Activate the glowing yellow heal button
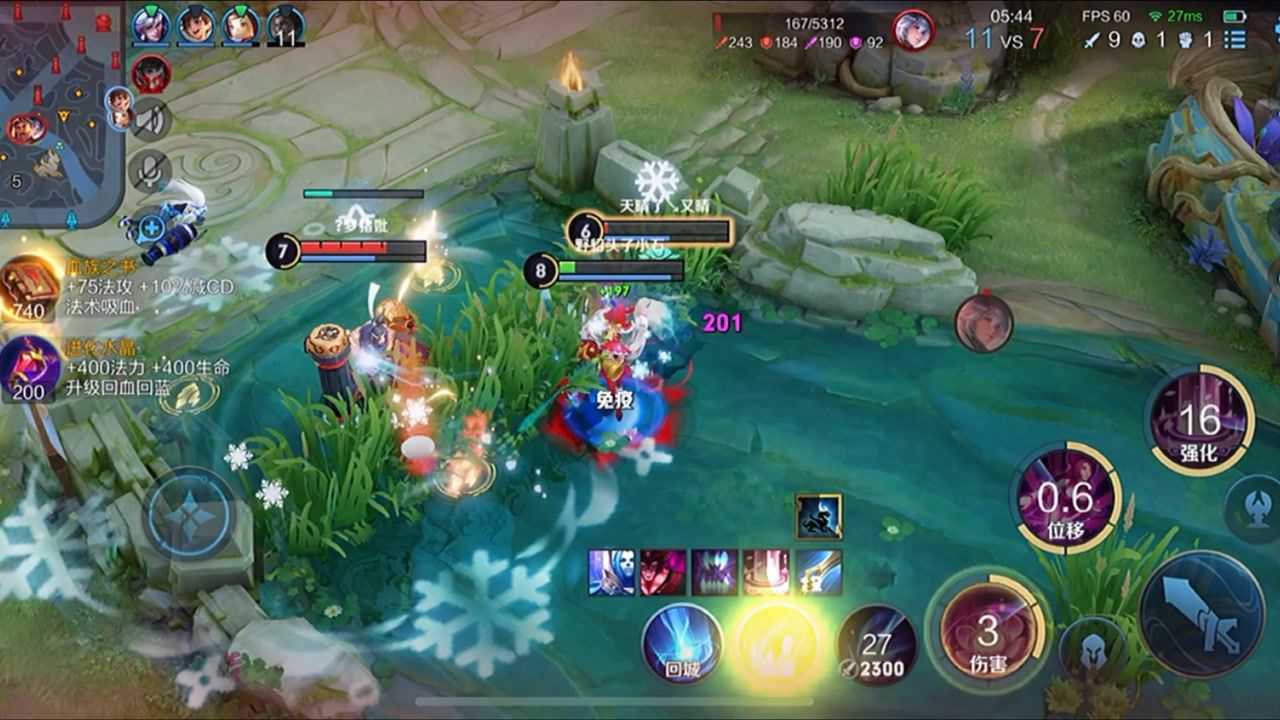 (779, 644)
